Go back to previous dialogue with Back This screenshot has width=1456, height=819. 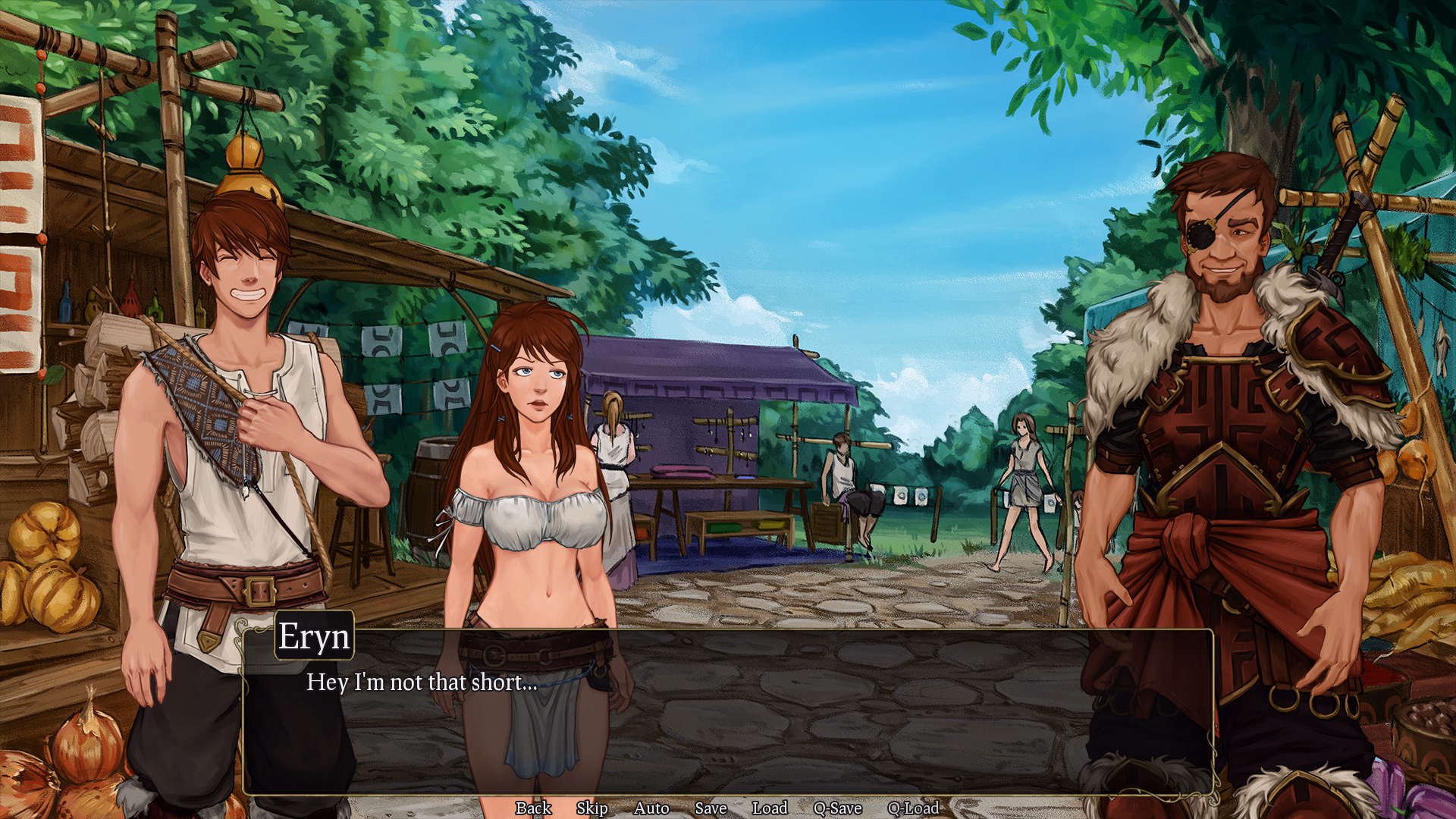532,808
